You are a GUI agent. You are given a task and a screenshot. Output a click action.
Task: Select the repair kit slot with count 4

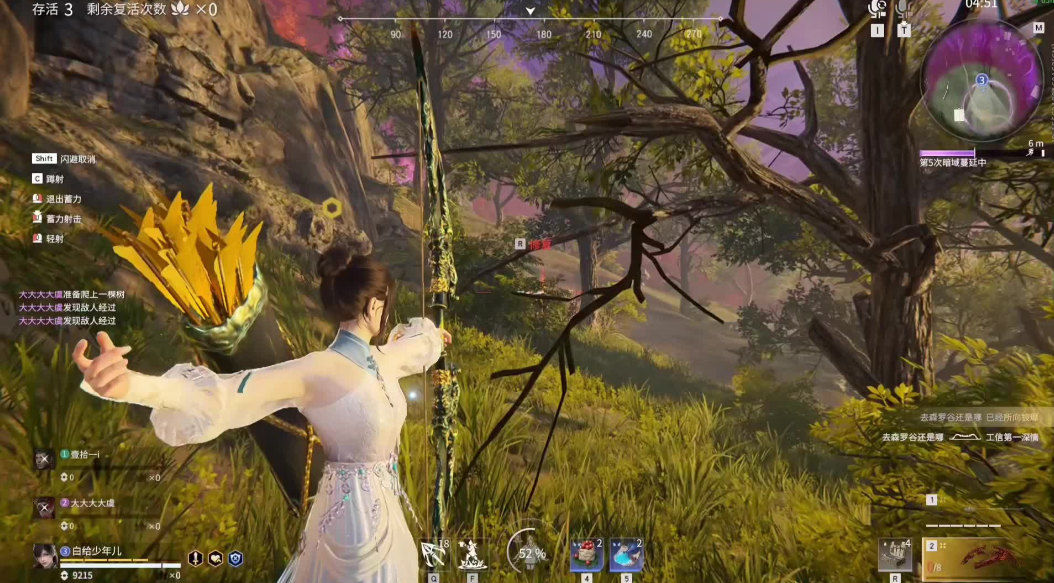point(895,555)
